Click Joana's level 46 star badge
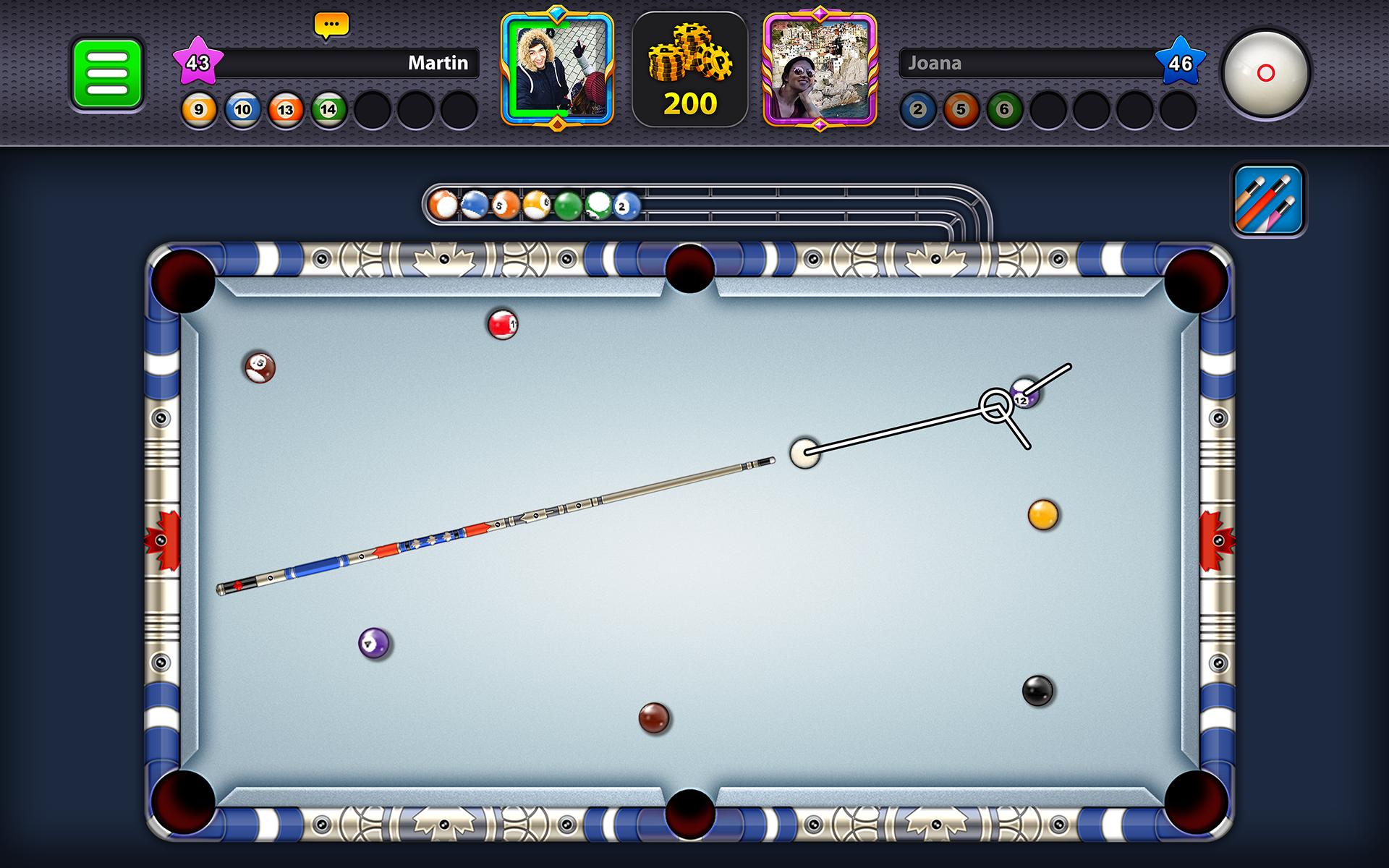1389x868 pixels. (1182, 63)
